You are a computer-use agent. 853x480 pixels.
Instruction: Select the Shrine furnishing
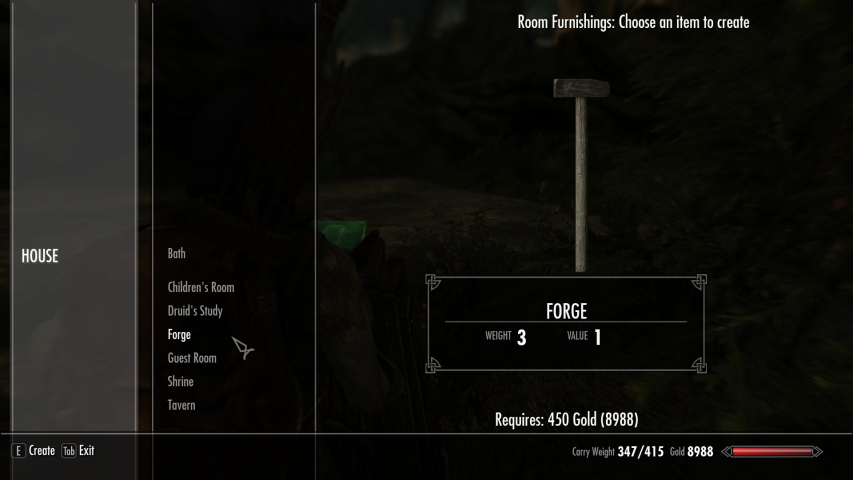tap(181, 382)
